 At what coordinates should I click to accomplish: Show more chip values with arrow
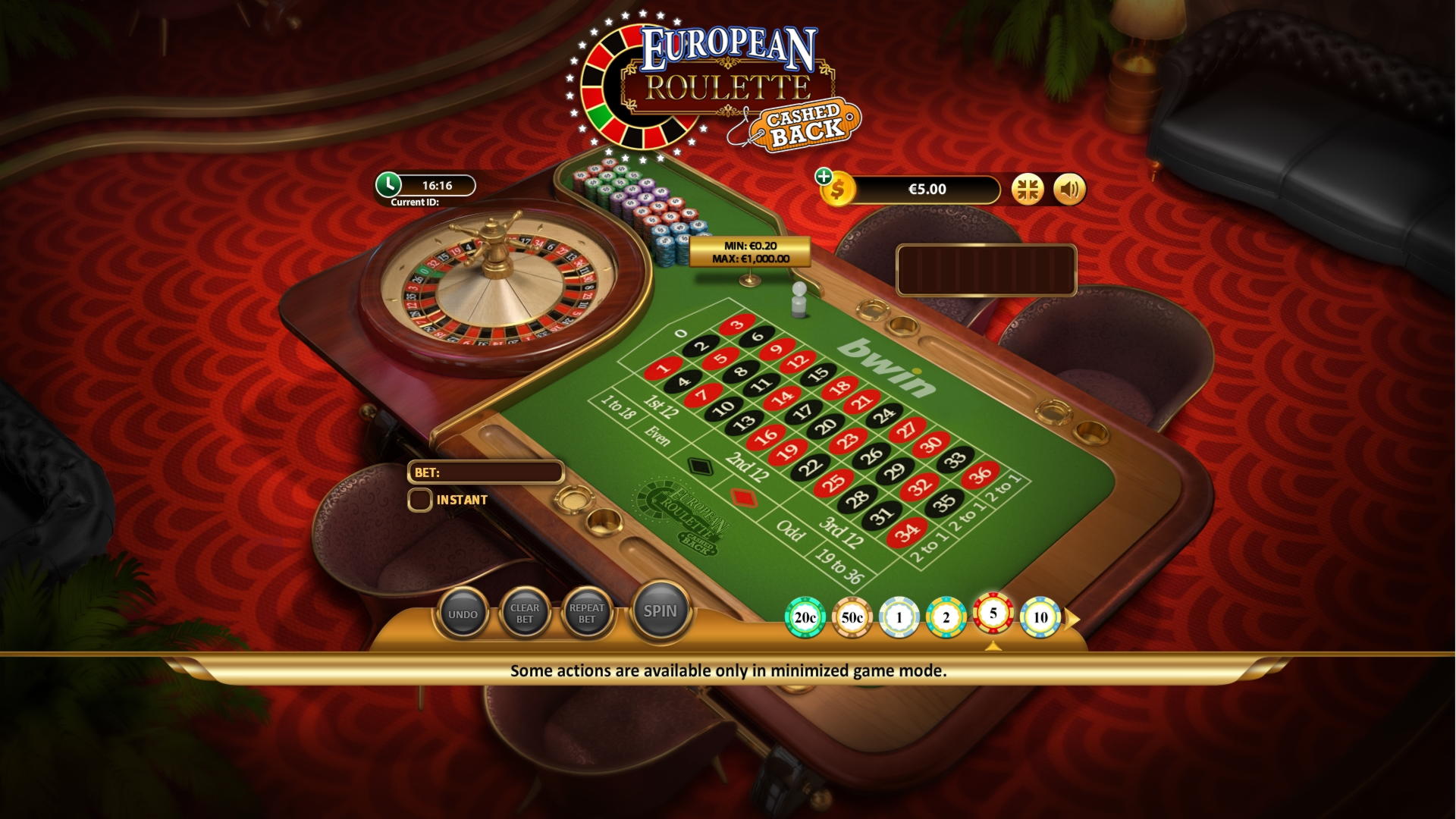(1072, 620)
